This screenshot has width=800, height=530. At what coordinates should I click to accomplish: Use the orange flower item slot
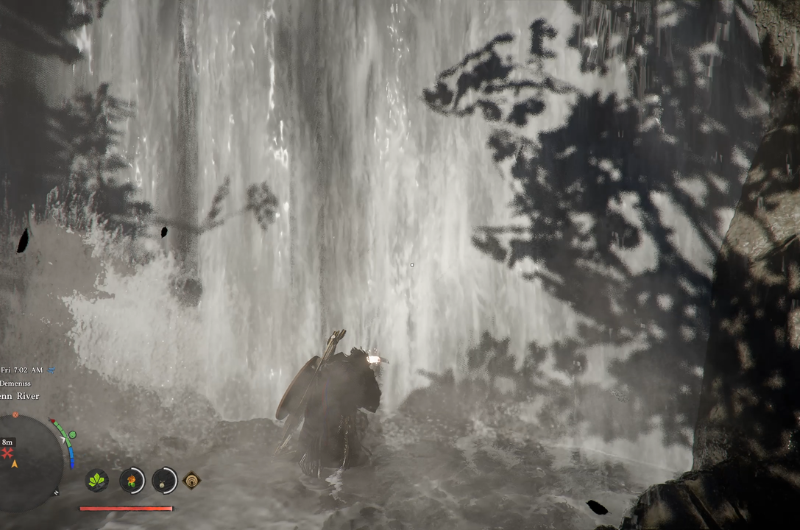[131, 480]
